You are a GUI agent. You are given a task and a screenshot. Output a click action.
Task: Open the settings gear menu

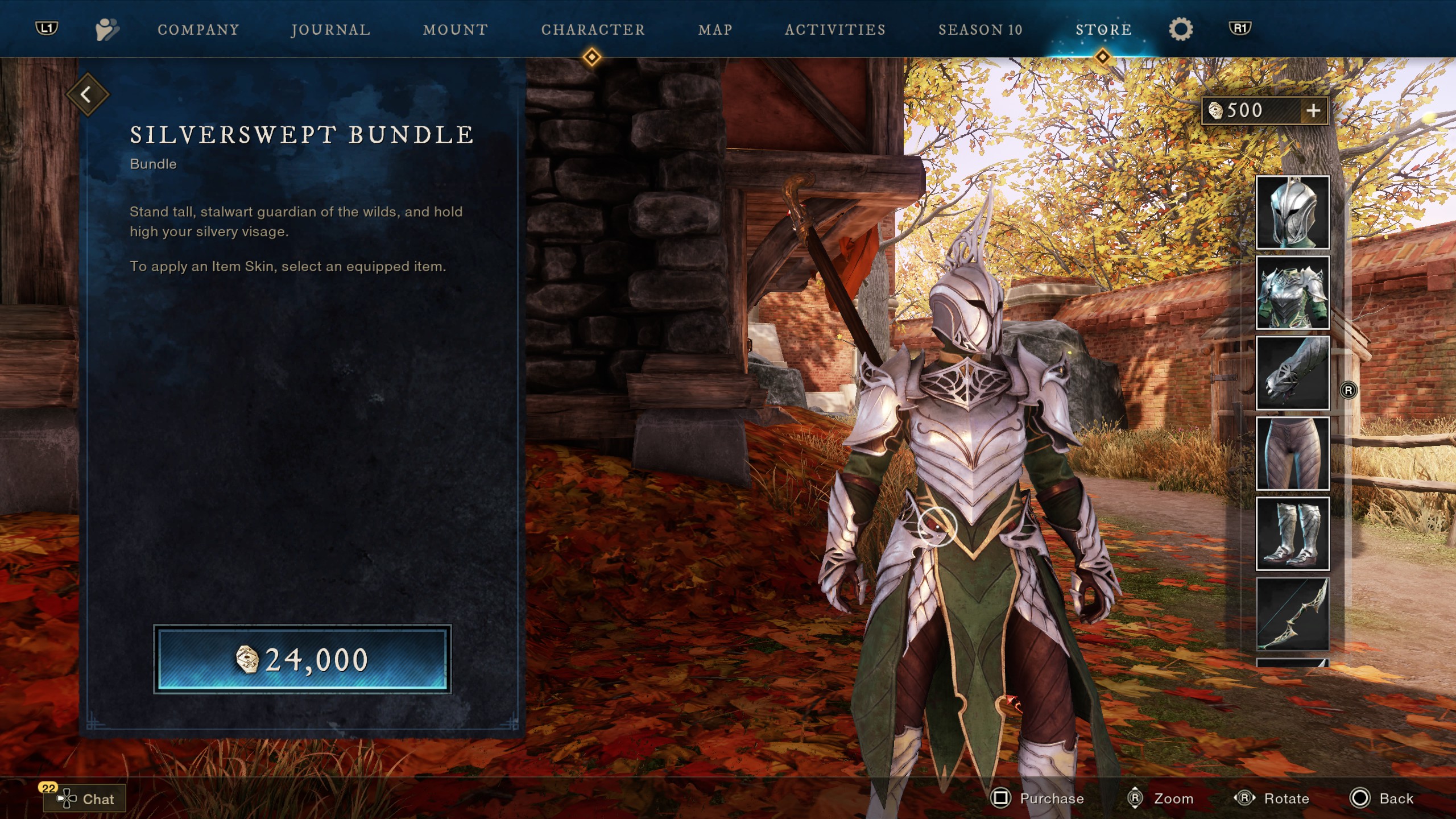coord(1181,30)
